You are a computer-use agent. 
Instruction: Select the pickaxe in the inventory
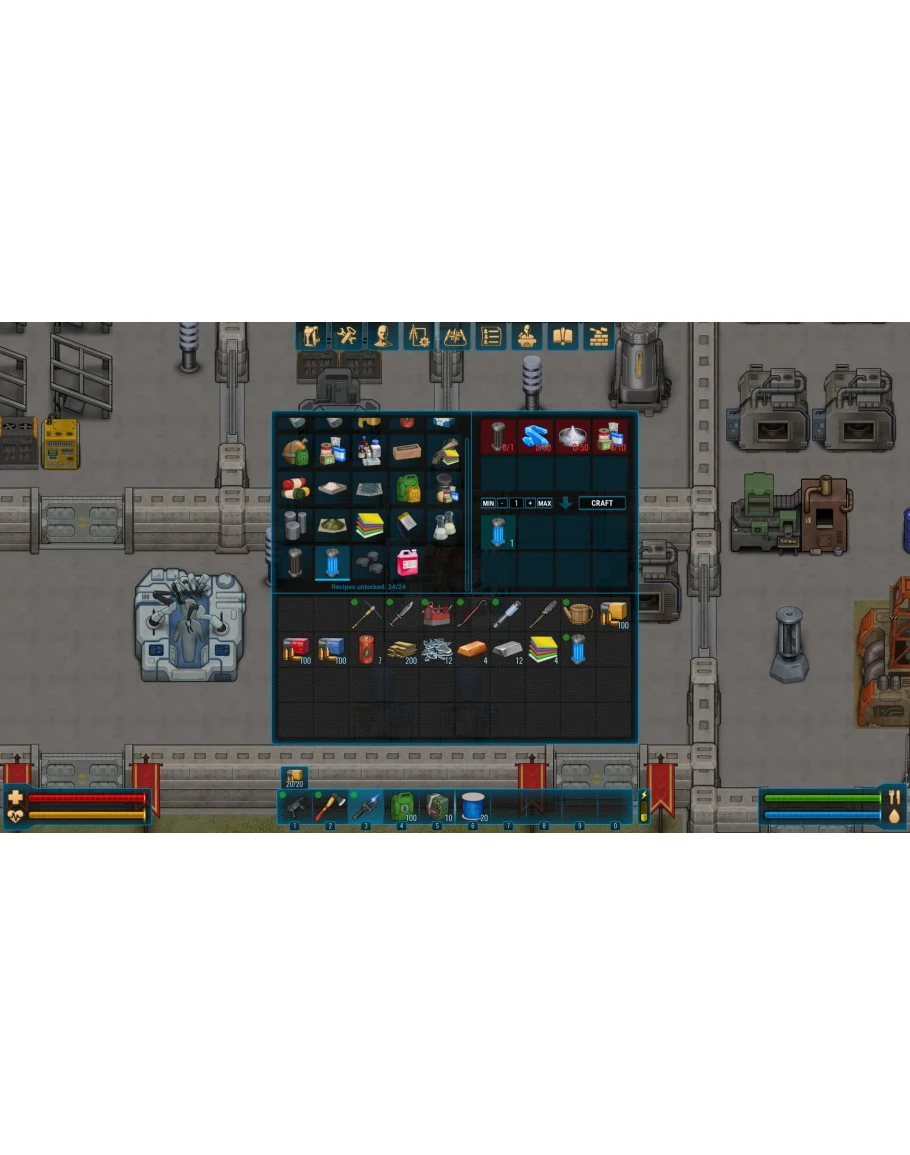coord(366,613)
